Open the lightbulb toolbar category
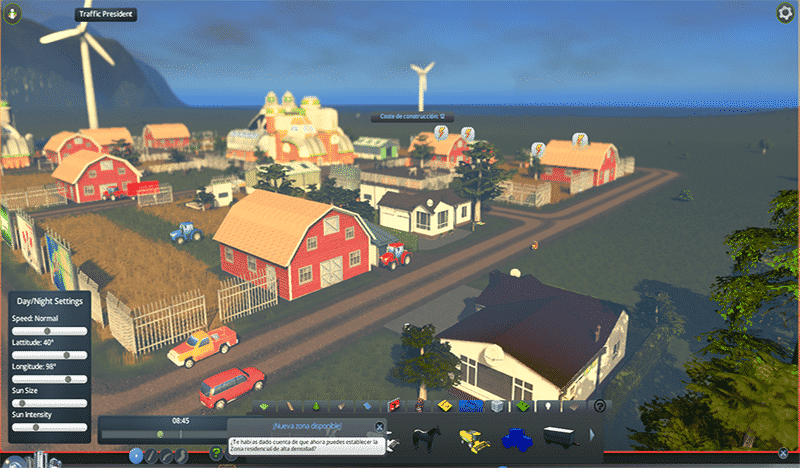 click(x=548, y=406)
